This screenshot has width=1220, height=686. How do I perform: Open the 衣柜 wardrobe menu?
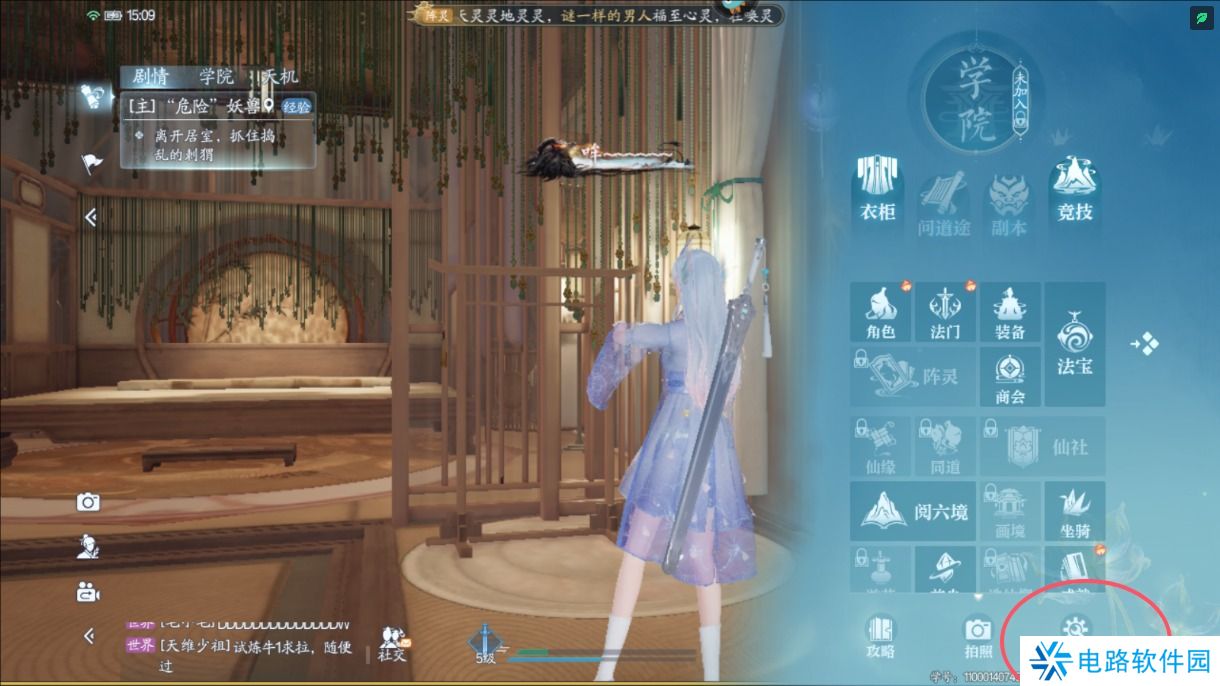coord(877,194)
